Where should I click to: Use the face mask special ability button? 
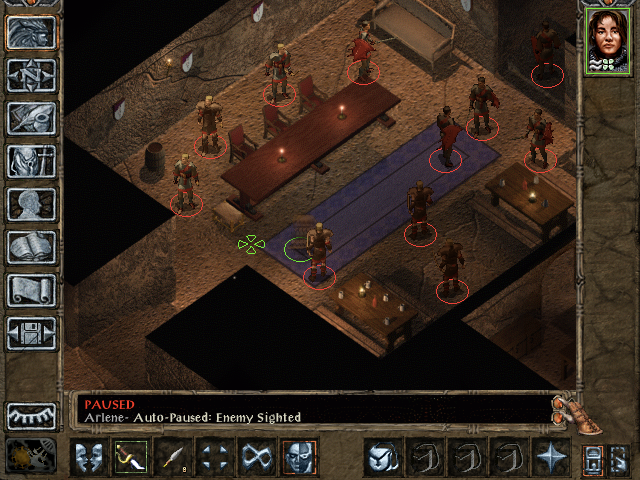[x=298, y=457]
